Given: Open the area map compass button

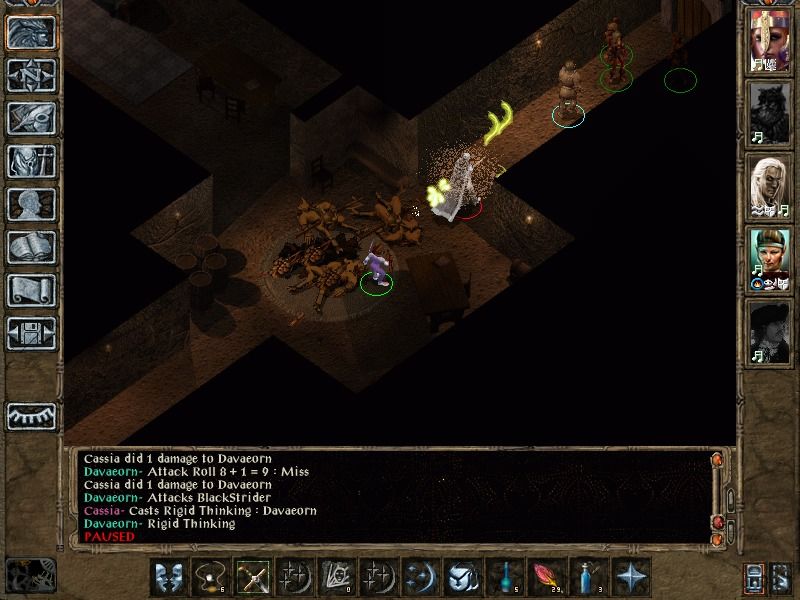Looking at the screenshot, I should [x=30, y=75].
